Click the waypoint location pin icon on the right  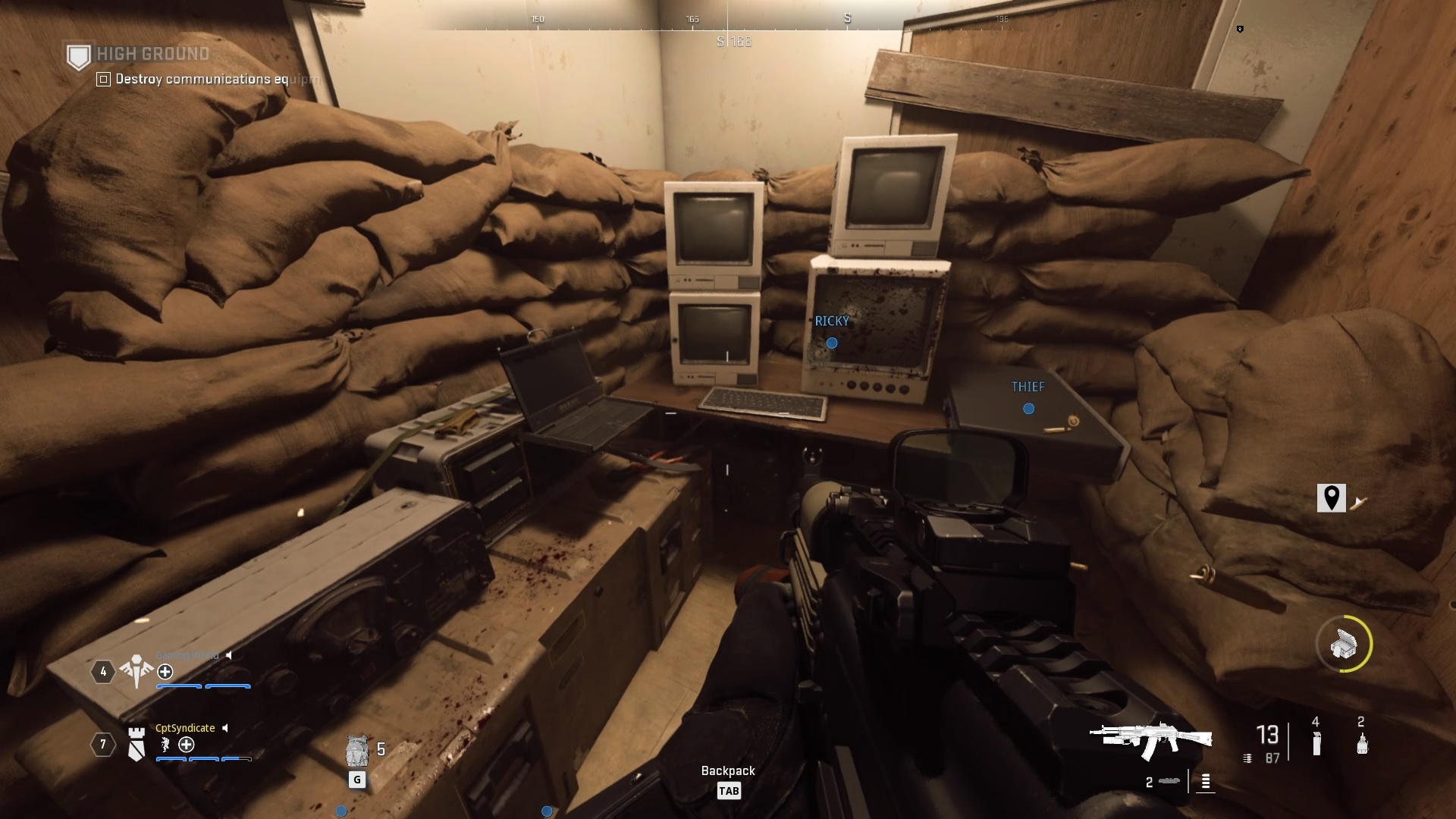tap(1332, 499)
